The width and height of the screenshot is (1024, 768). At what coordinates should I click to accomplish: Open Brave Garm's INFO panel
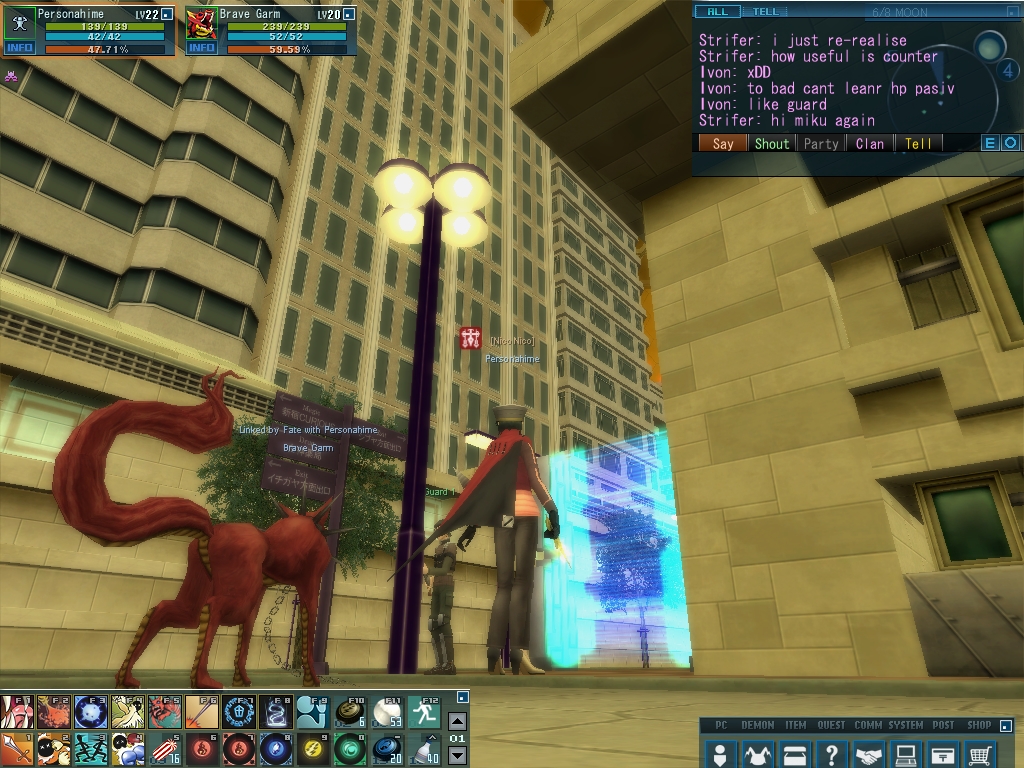201,48
